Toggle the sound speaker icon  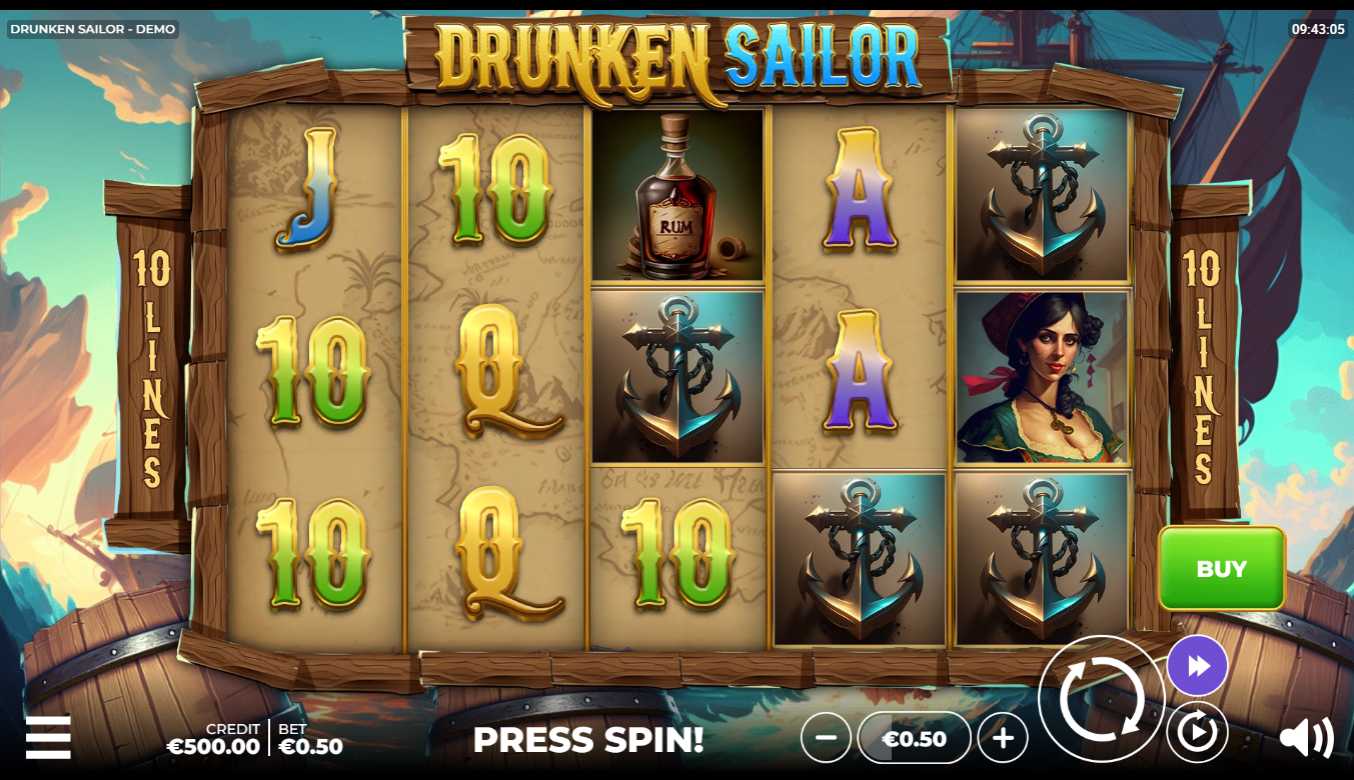point(1306,738)
